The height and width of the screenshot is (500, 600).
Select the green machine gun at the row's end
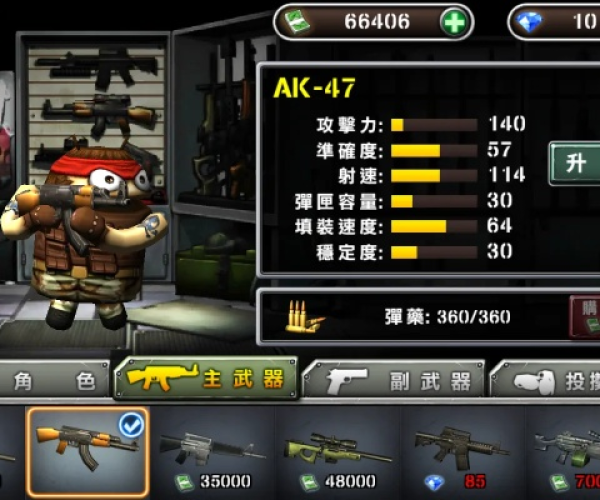point(570,452)
